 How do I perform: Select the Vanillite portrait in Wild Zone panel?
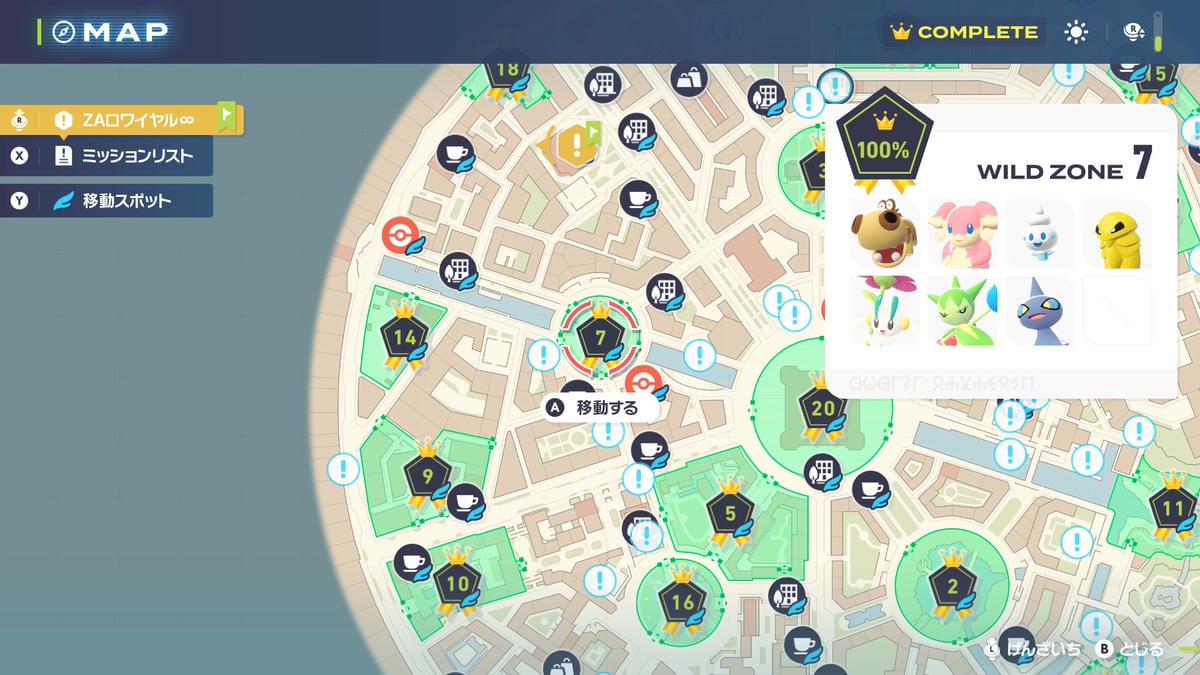pyautogui.click(x=1039, y=234)
